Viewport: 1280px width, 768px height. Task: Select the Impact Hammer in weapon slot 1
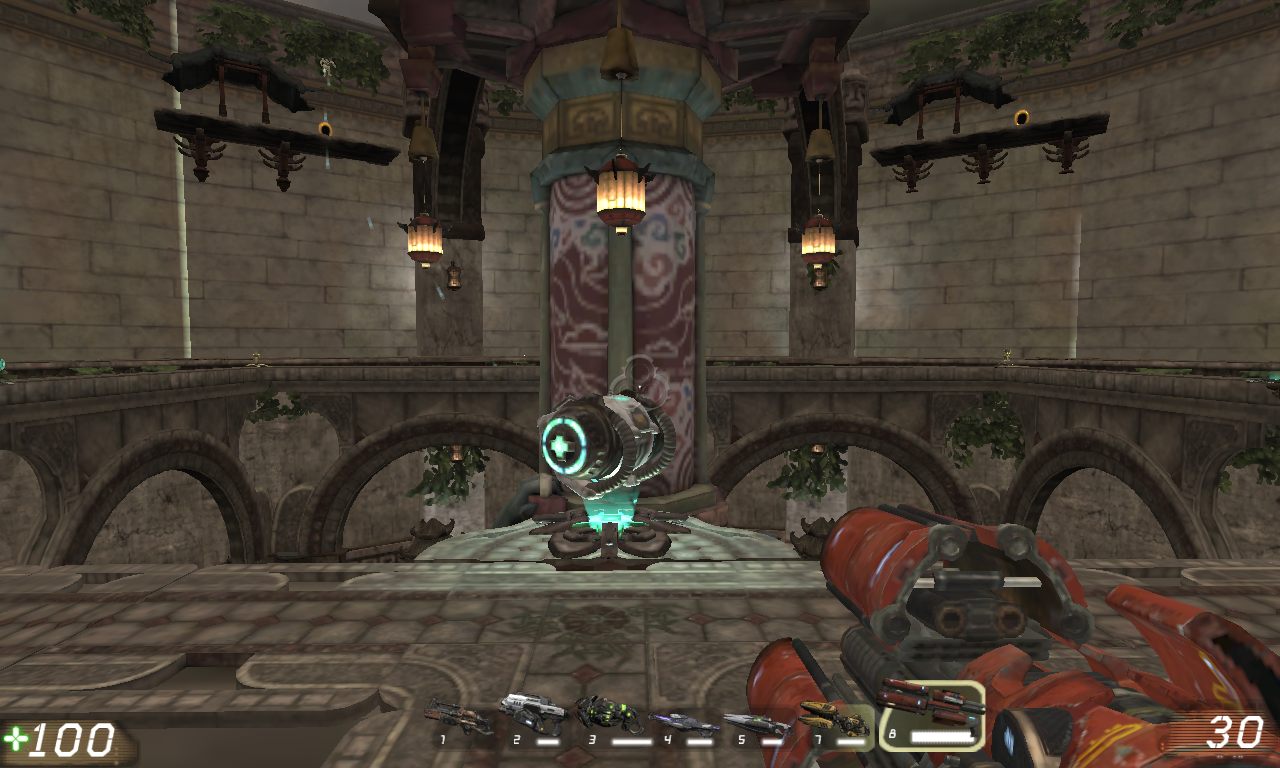[x=456, y=718]
